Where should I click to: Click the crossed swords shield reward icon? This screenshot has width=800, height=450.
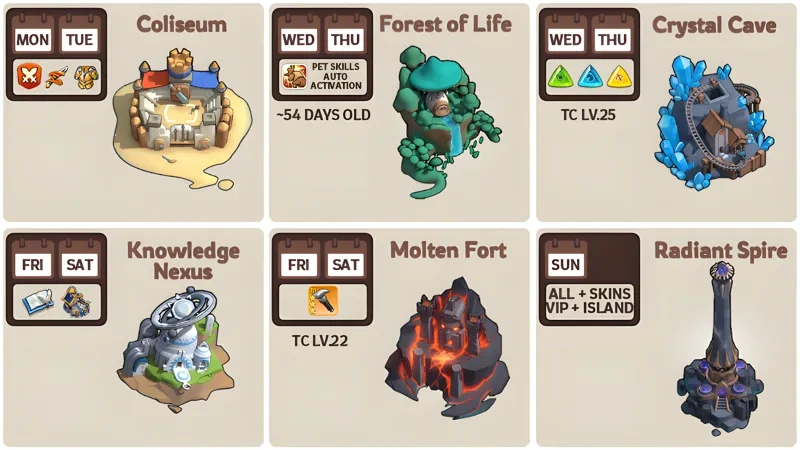[x=28, y=74]
